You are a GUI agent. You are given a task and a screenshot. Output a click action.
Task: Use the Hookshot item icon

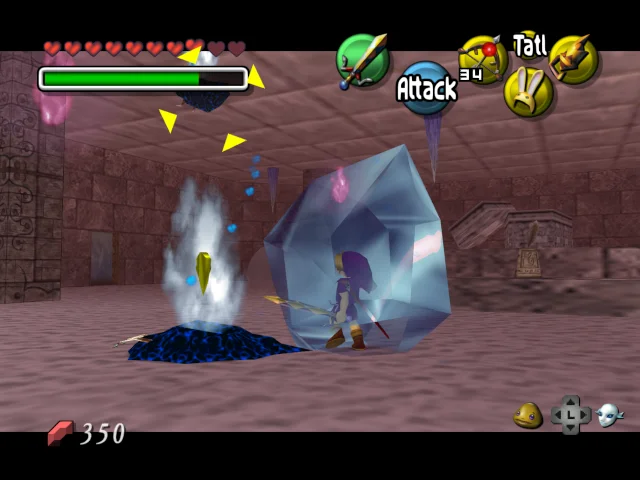pos(573,59)
